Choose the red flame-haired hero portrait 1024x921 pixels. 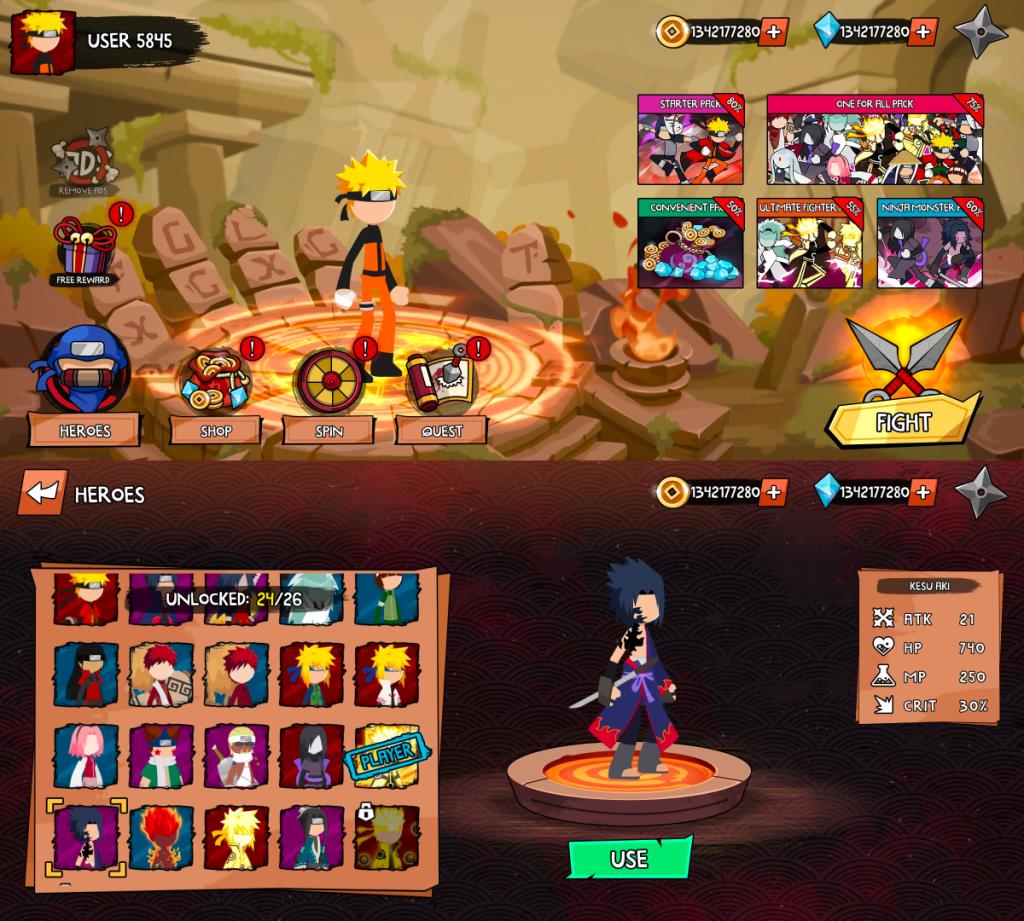[x=161, y=837]
